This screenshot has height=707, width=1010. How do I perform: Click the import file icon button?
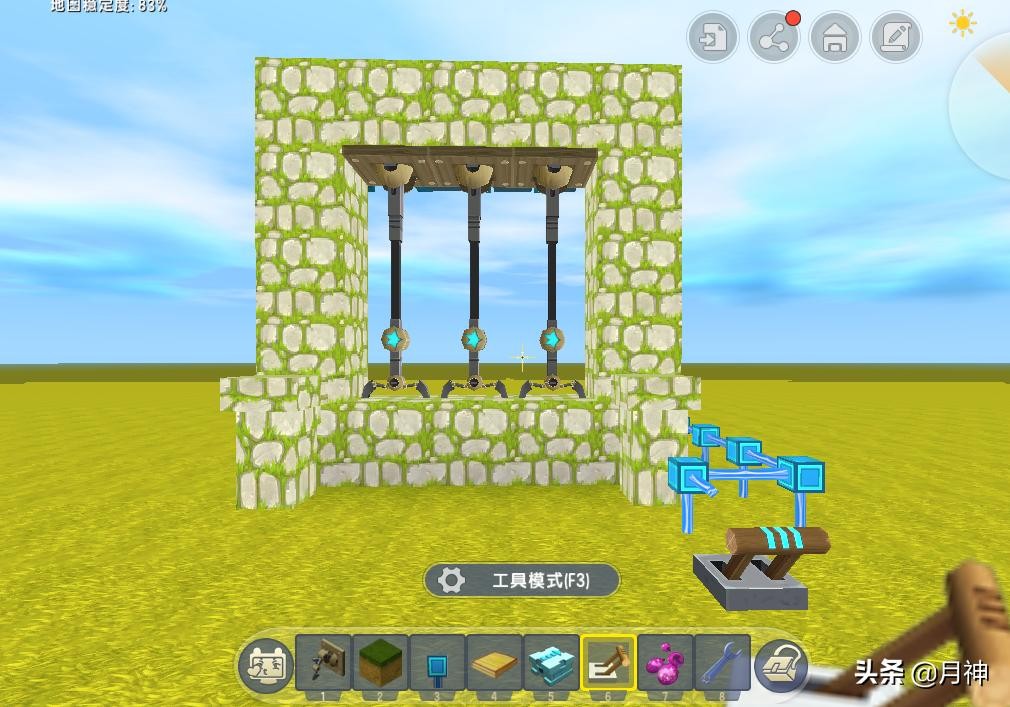[x=712, y=39]
